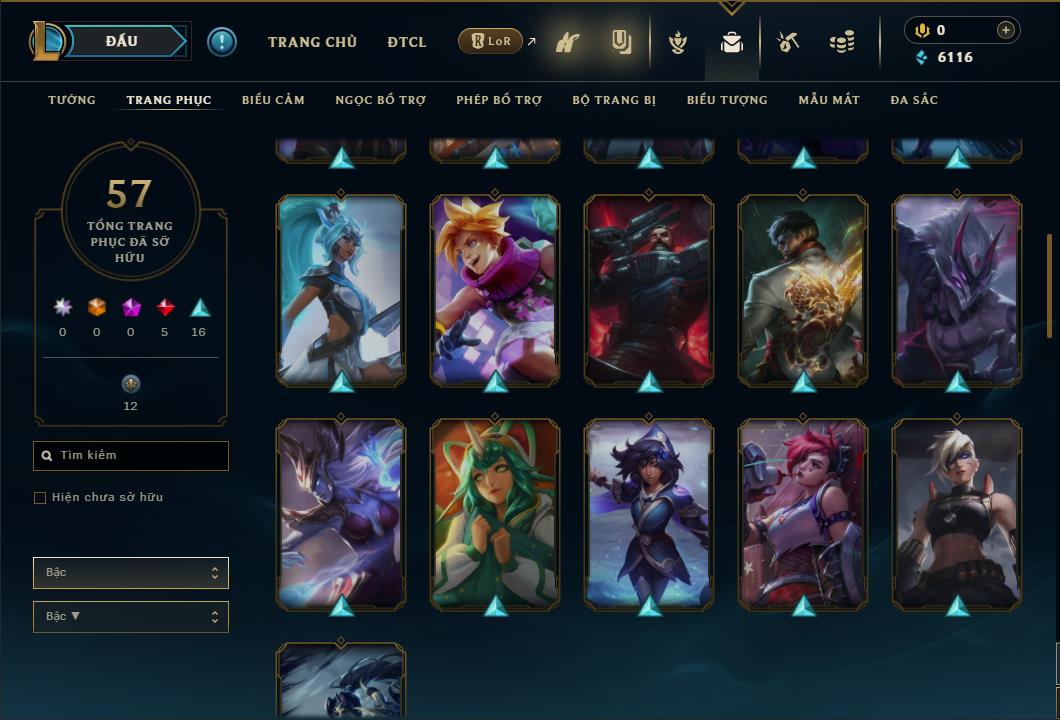Select the NGỌC BỔ TRỢ tab
The width and height of the screenshot is (1060, 720).
[381, 100]
